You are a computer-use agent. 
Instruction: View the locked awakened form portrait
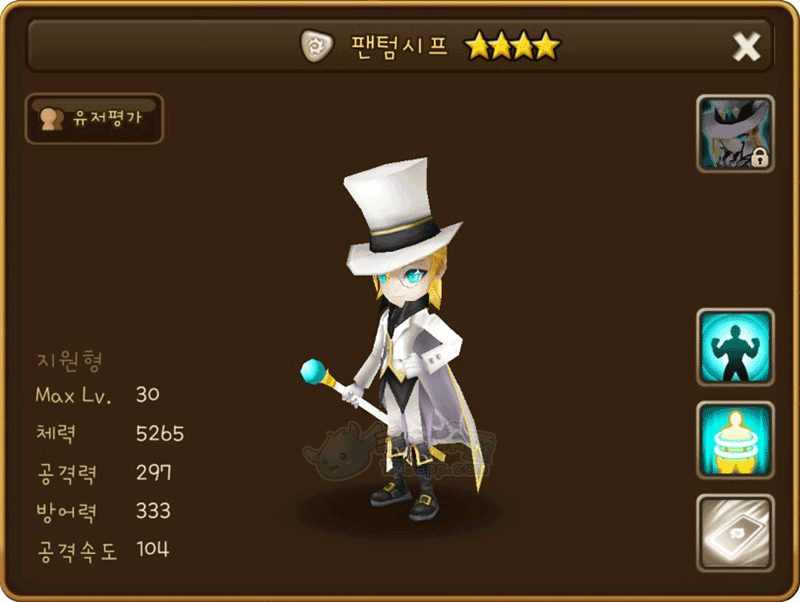coord(735,134)
